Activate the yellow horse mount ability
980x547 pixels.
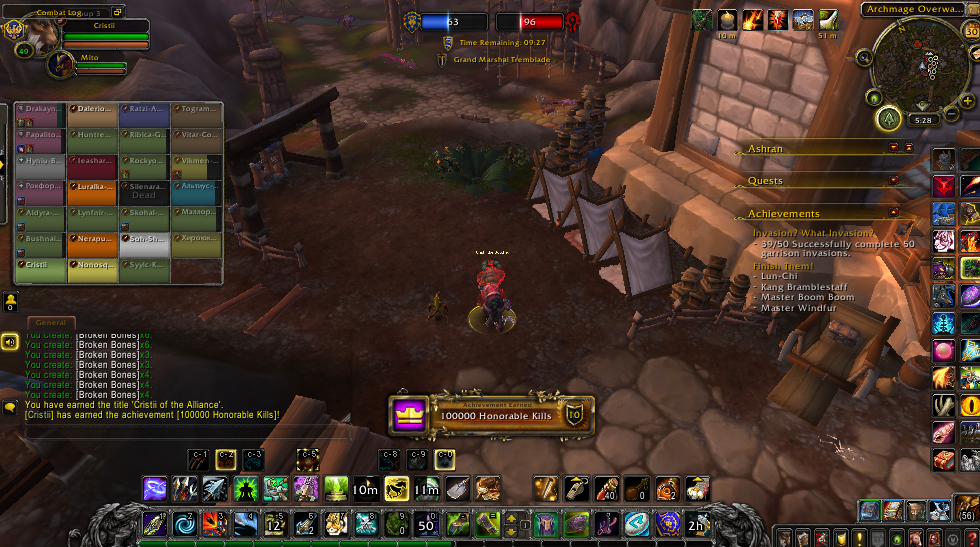coord(397,488)
